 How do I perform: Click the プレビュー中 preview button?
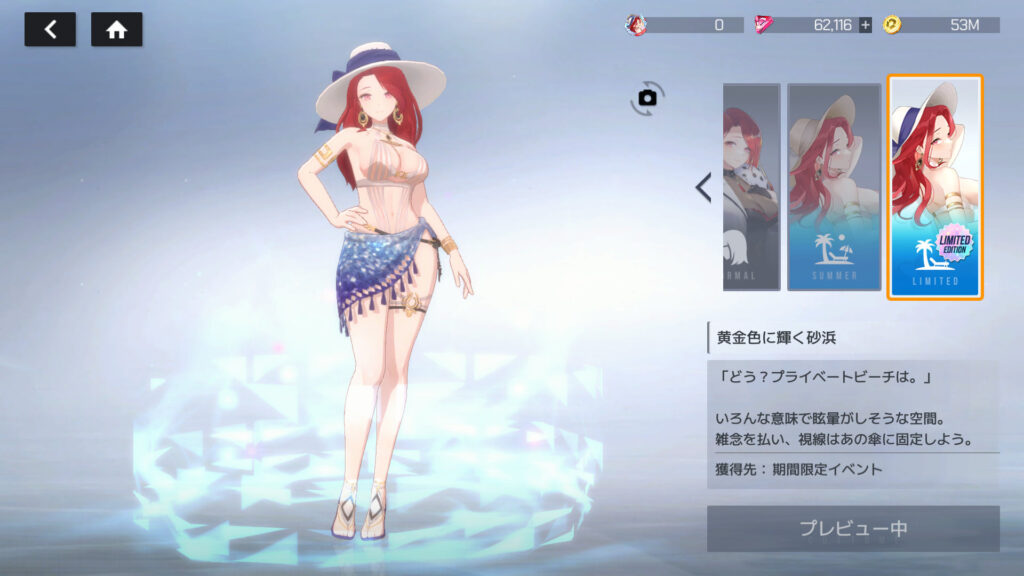point(853,528)
